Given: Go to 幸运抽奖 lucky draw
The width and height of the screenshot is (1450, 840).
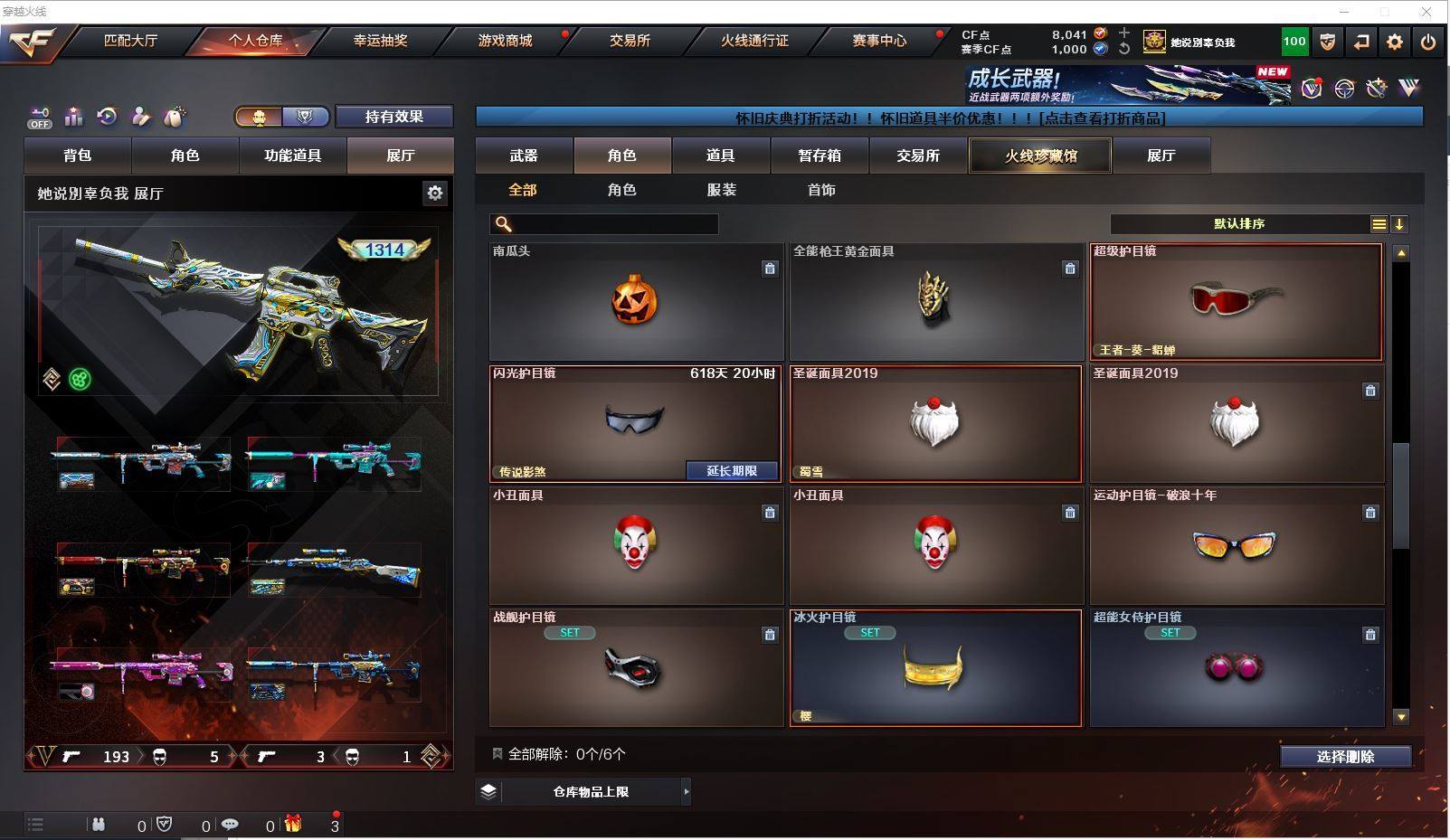Looking at the screenshot, I should click(x=380, y=41).
